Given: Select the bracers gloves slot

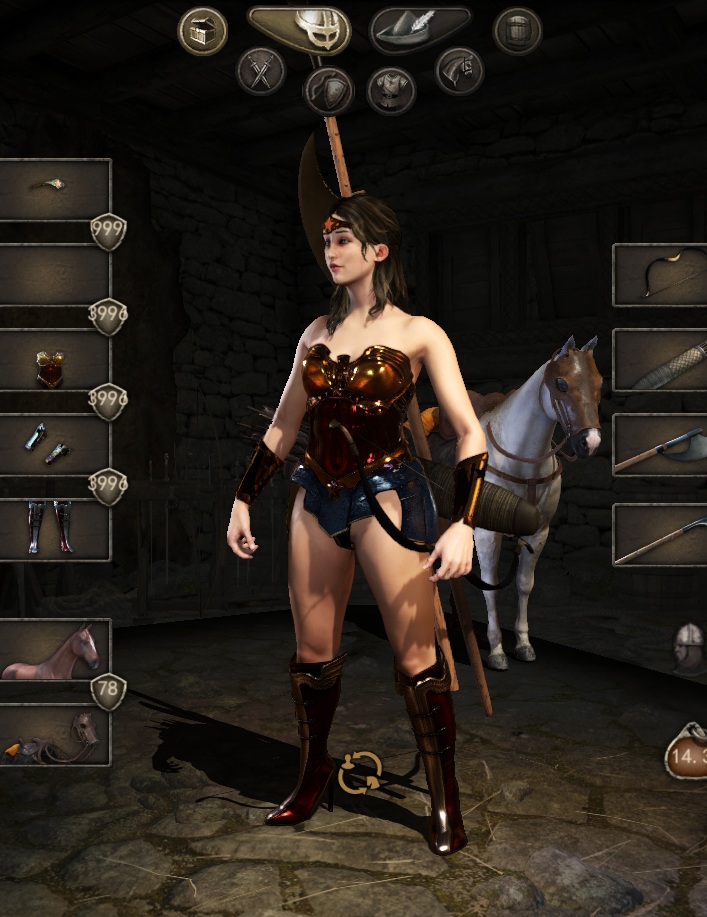Looking at the screenshot, I should [55, 444].
